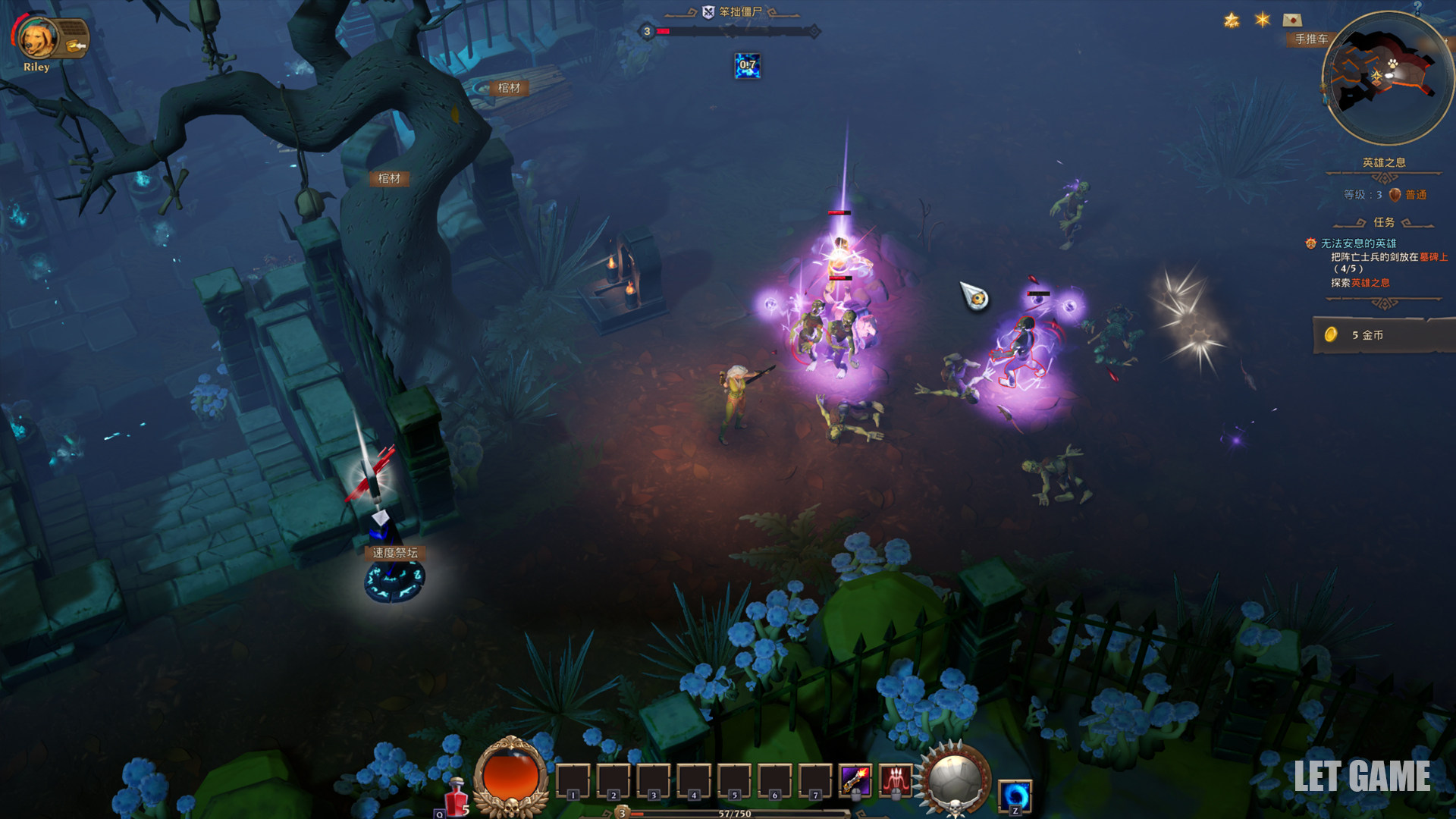Image resolution: width=1456 pixels, height=819 pixels.
Task: Click the question mark help icon
Action: [1417, 7]
